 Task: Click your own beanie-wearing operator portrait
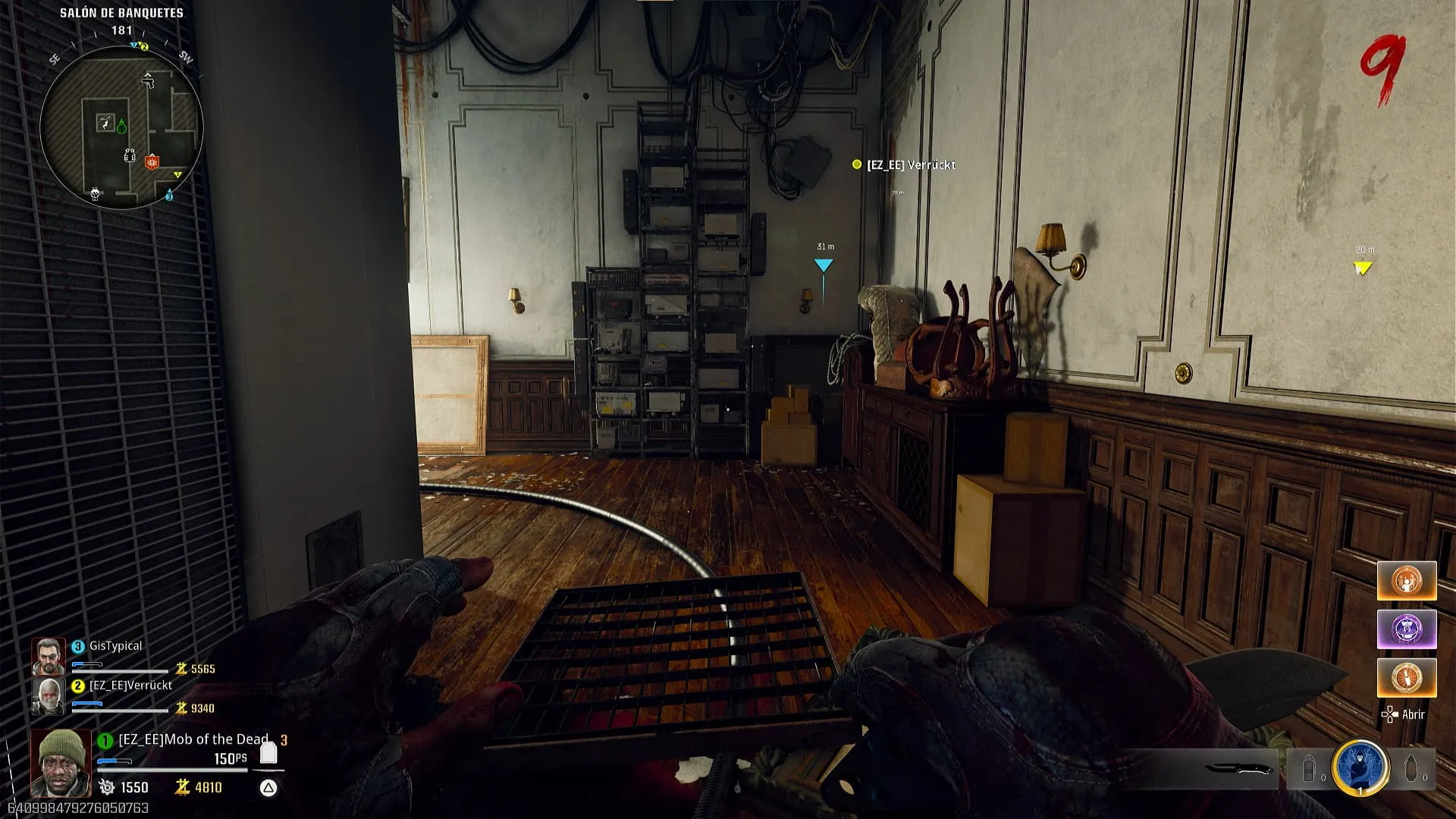pos(61,762)
